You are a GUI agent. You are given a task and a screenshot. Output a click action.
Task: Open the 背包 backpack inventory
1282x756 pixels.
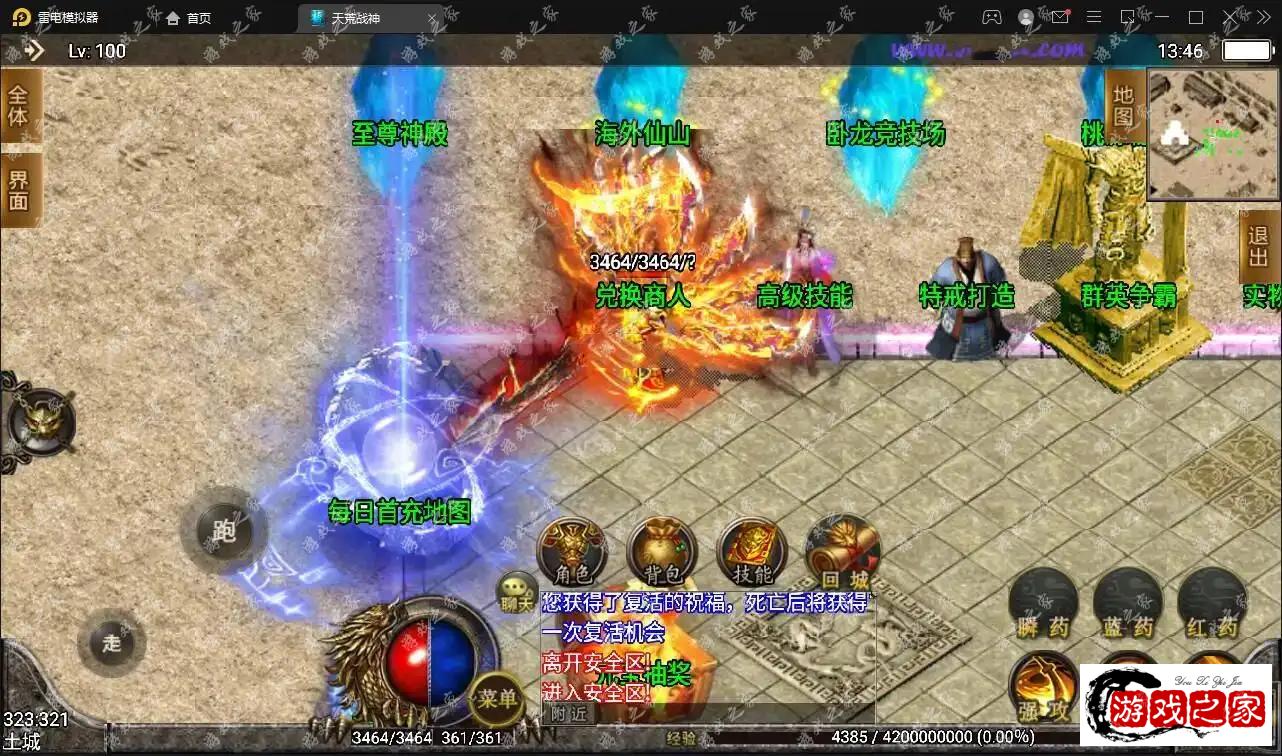click(662, 553)
